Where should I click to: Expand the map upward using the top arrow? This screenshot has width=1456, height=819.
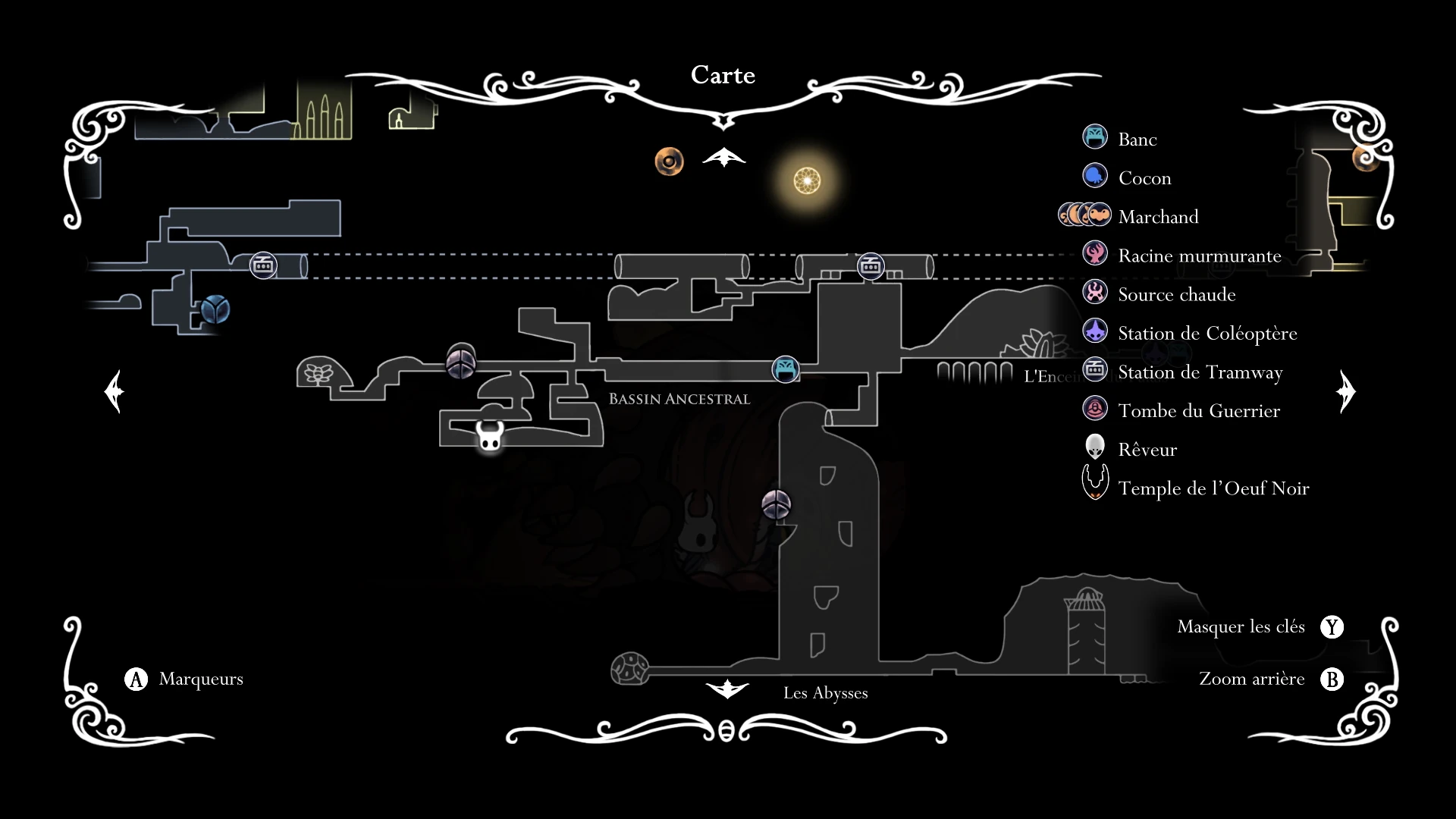724,157
